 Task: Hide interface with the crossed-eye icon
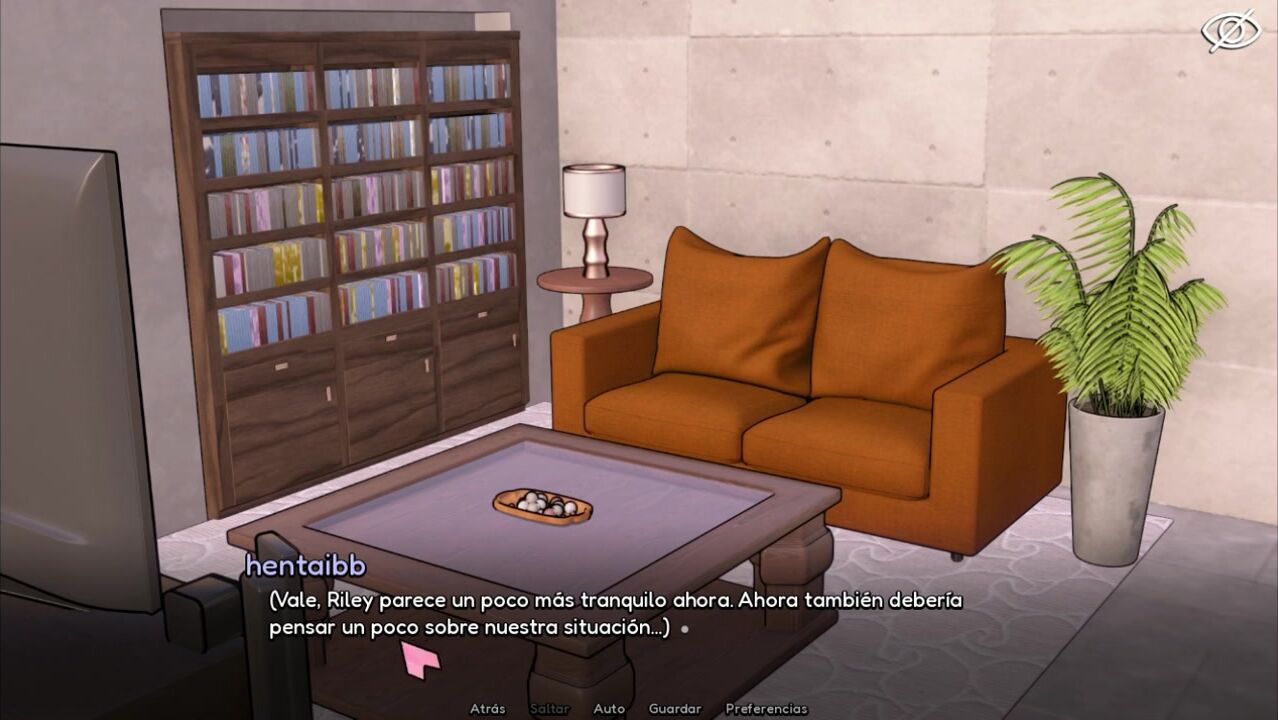click(x=1230, y=31)
